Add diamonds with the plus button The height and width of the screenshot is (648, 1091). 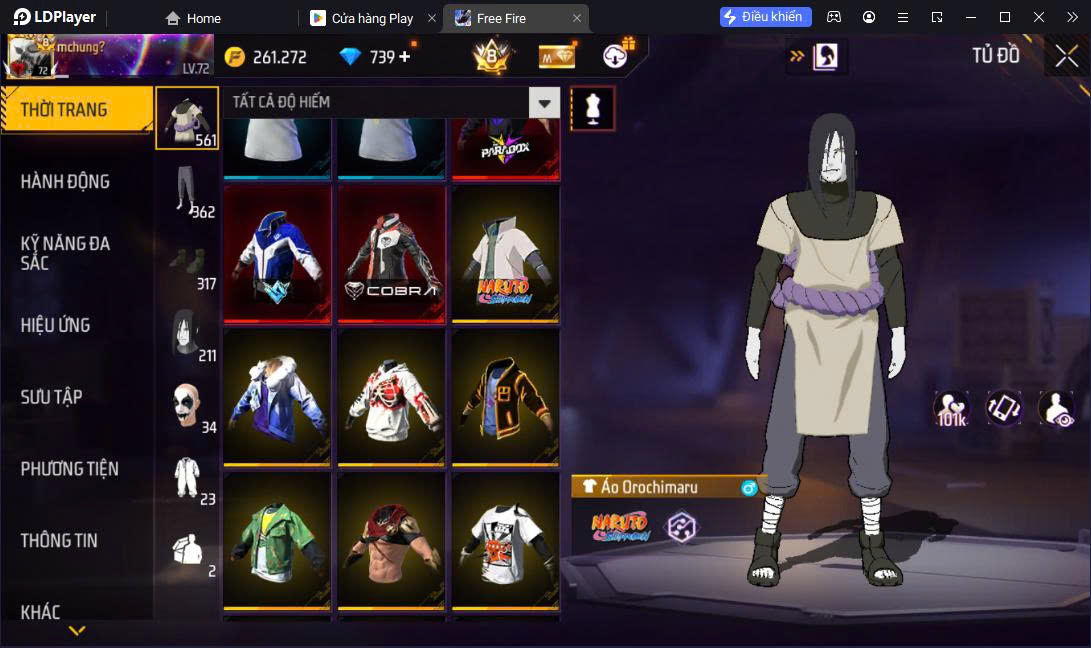pos(405,57)
